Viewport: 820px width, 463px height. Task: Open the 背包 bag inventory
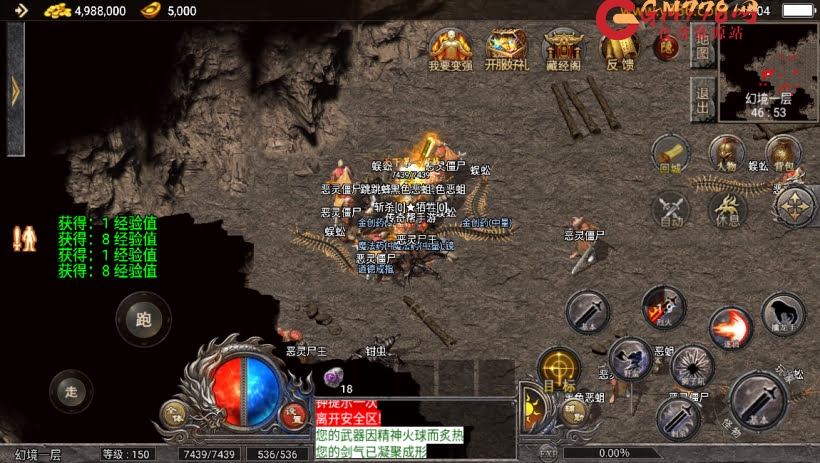782,154
